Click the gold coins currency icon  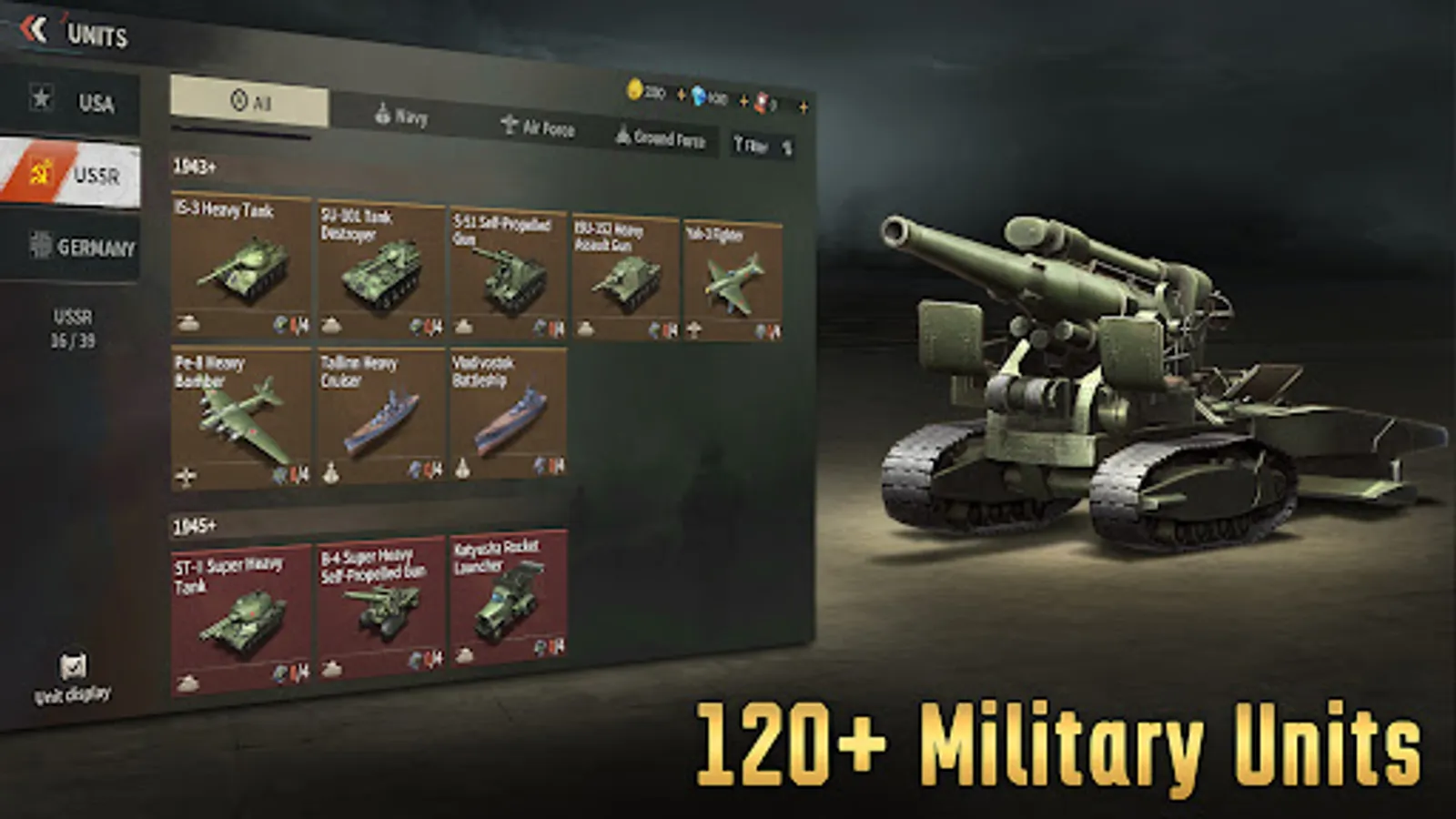634,94
